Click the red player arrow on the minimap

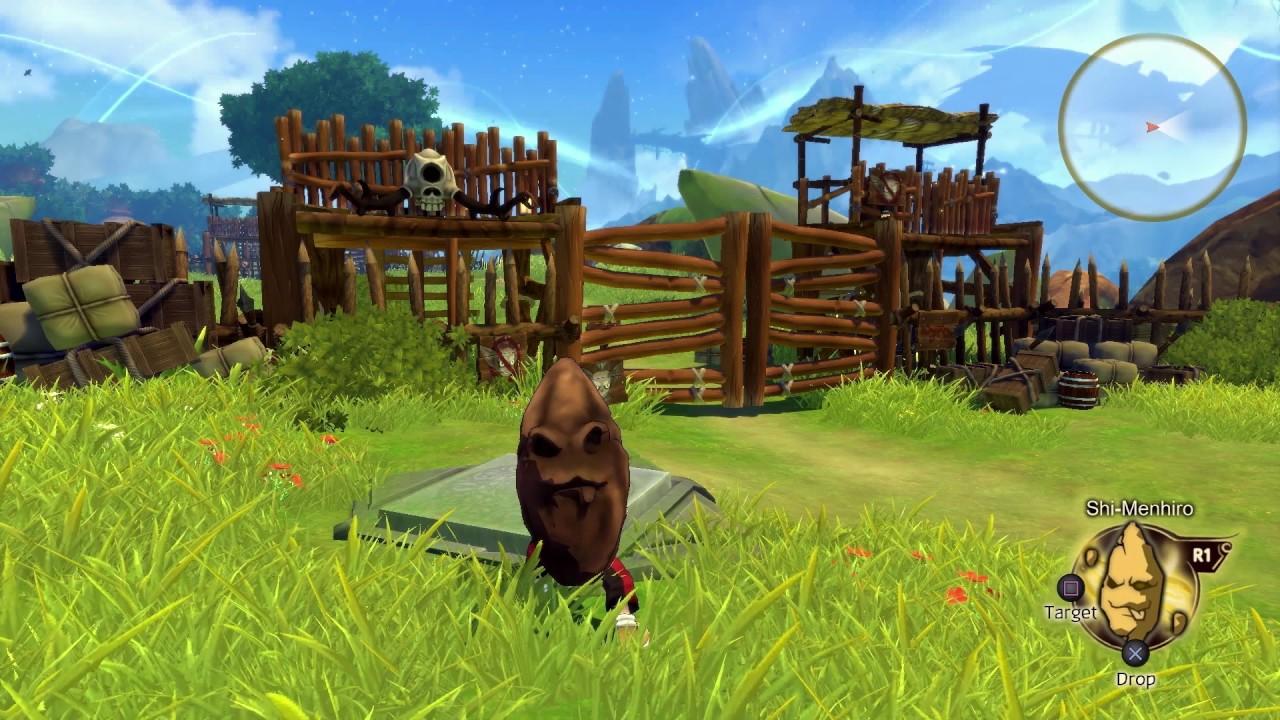[1153, 128]
